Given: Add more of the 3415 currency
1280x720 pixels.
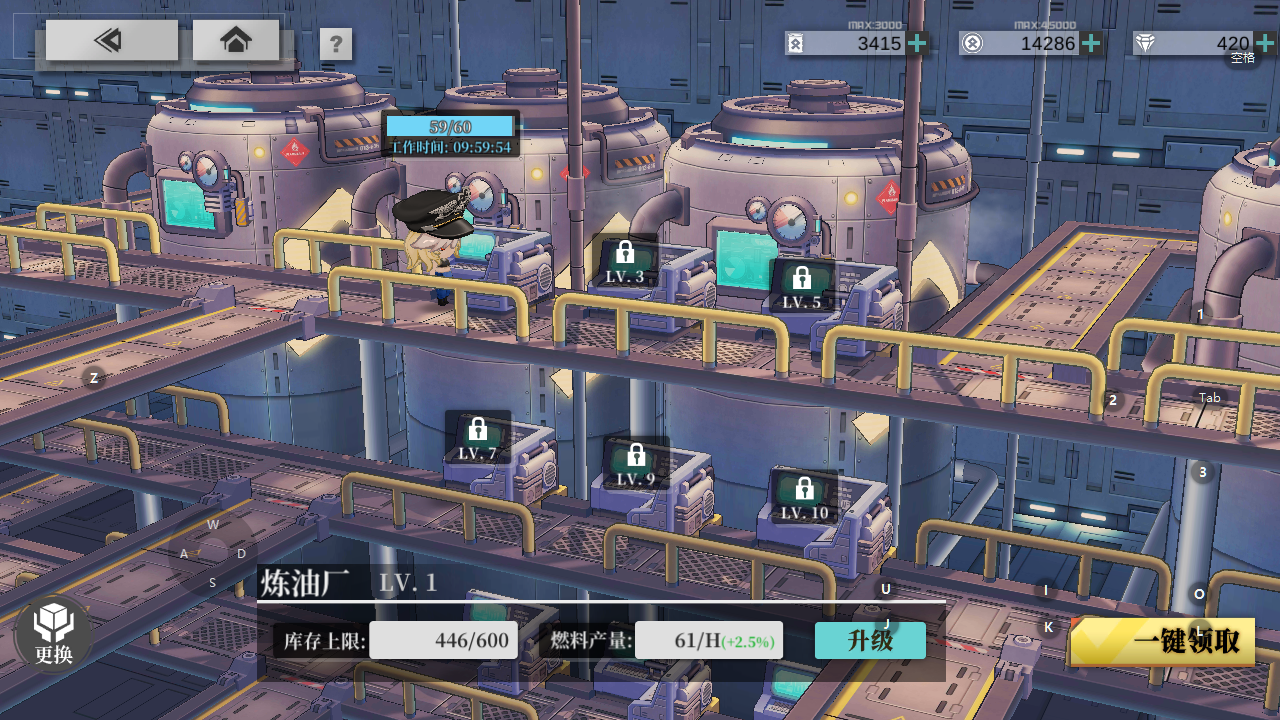Looking at the screenshot, I should tap(918, 43).
